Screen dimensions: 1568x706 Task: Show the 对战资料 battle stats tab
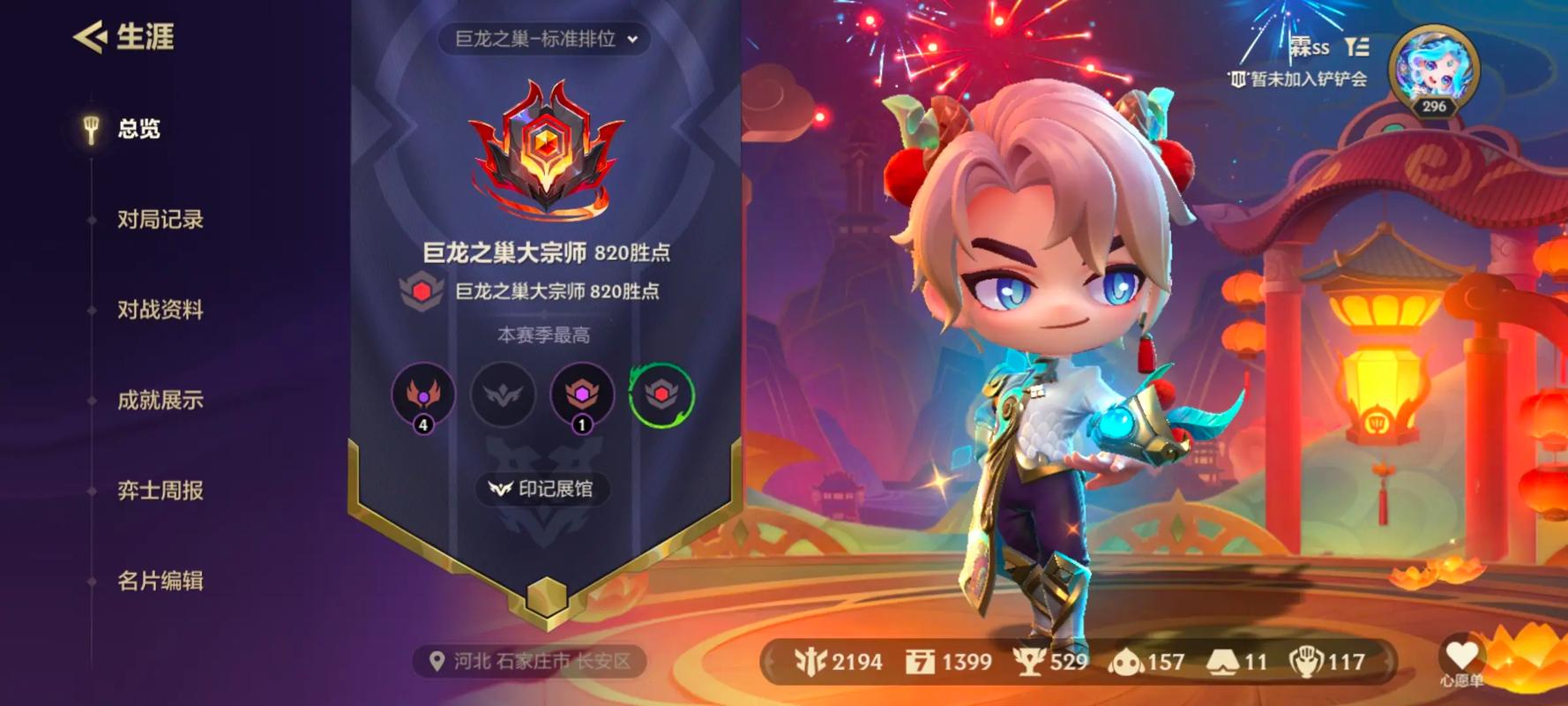160,310
